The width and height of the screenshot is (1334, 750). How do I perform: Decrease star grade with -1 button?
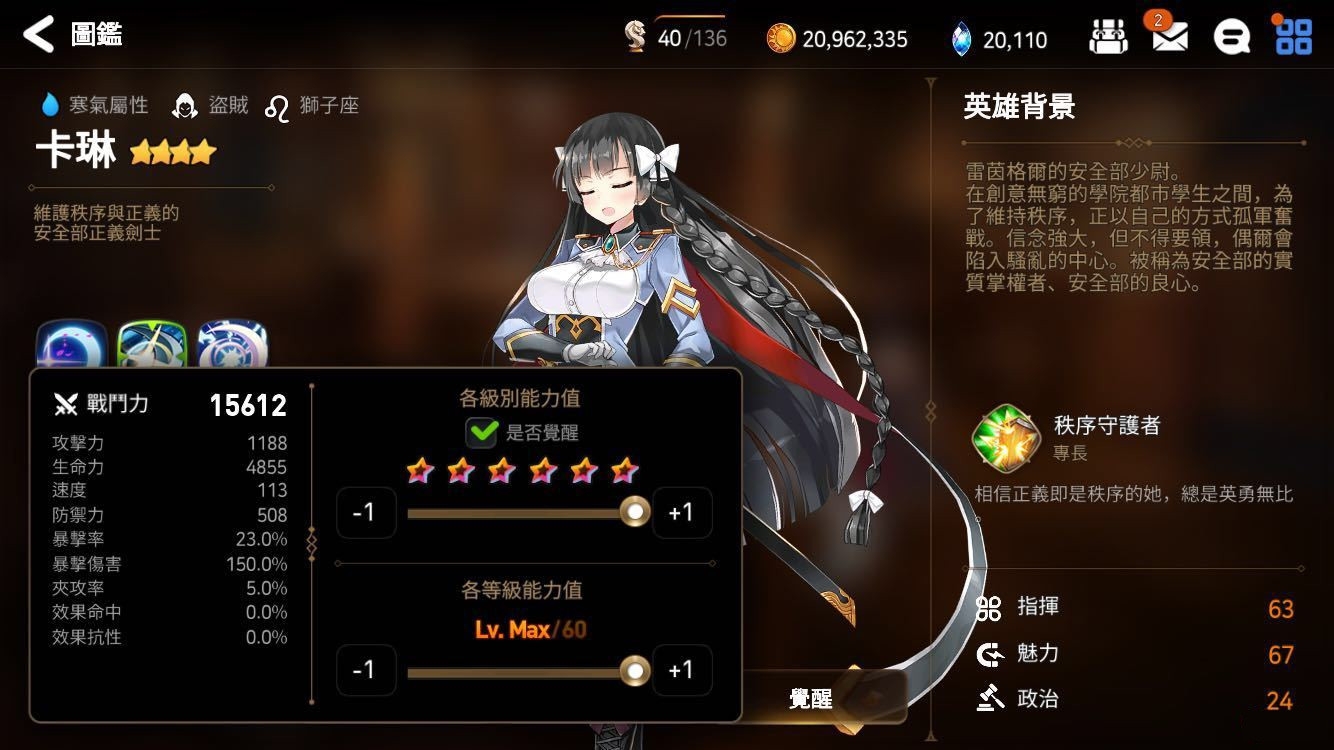[365, 512]
